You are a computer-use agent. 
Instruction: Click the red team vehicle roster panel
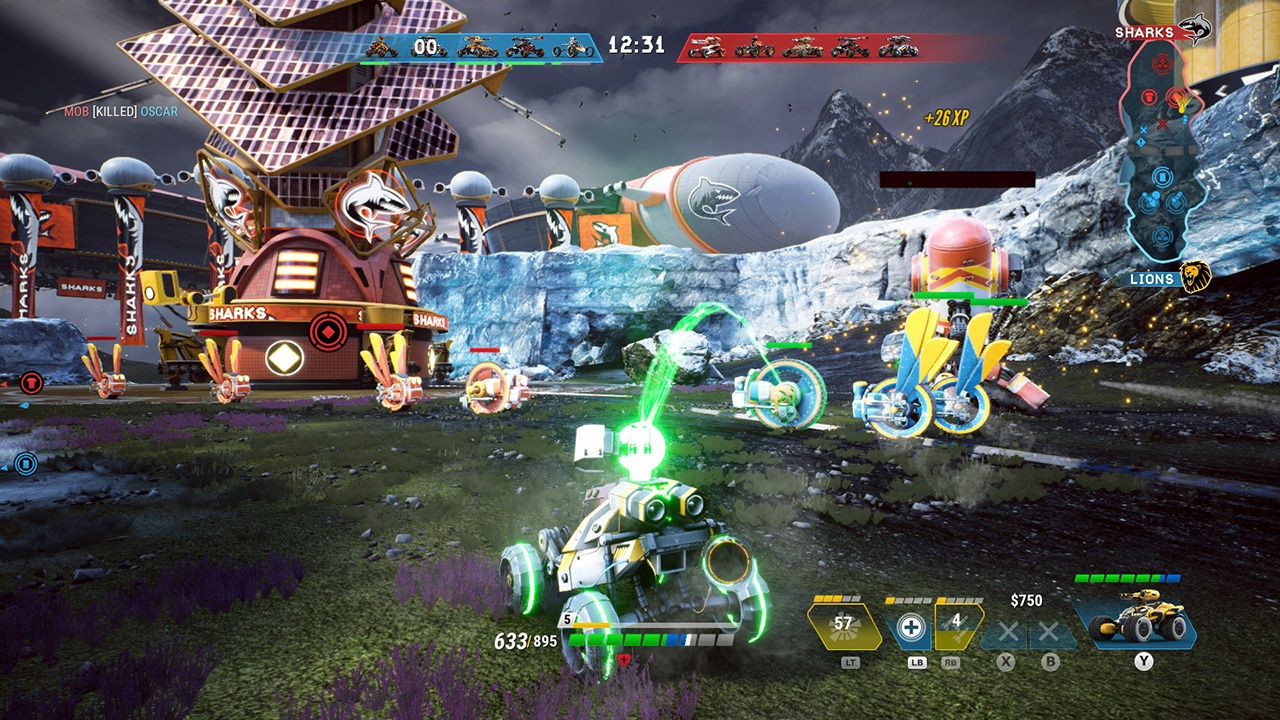point(800,47)
